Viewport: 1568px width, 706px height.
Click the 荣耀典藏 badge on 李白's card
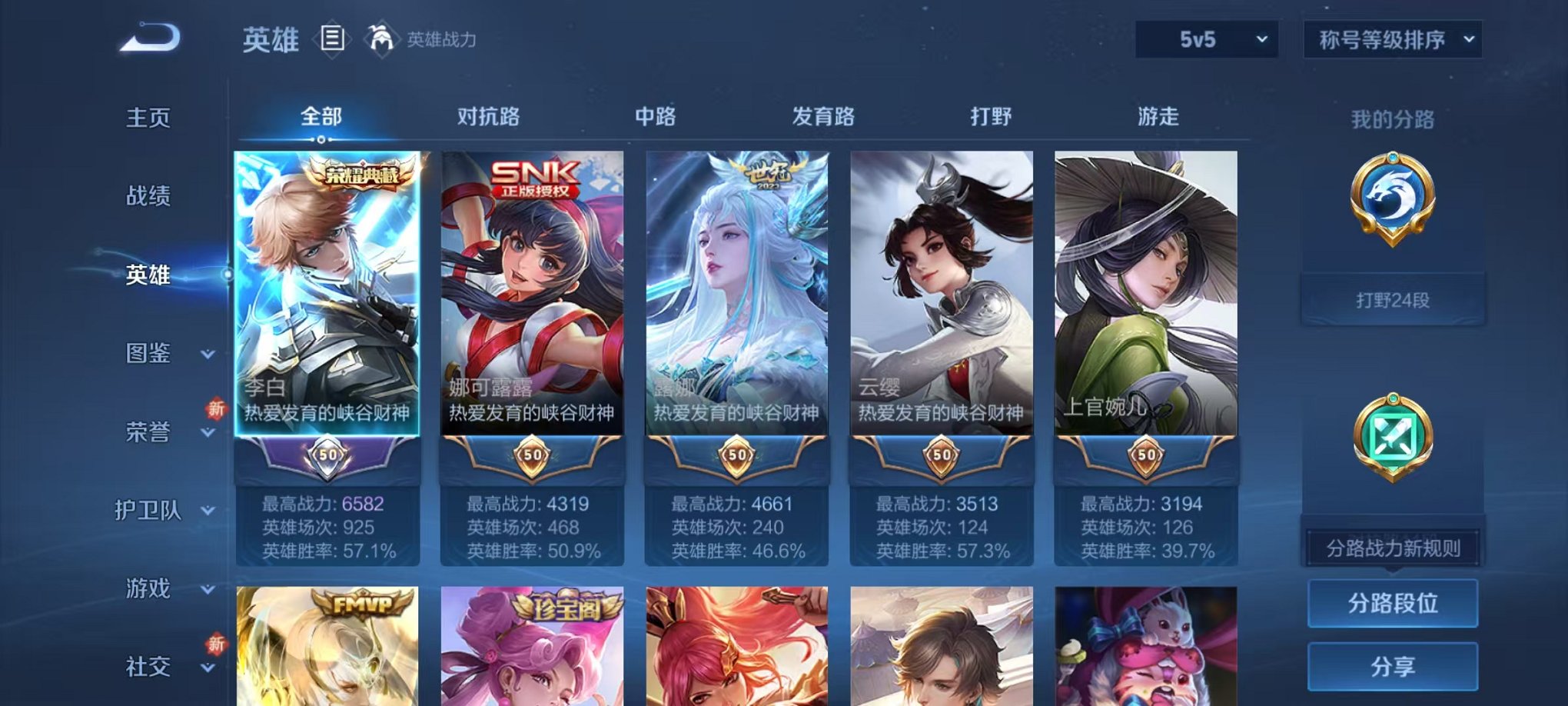click(362, 175)
